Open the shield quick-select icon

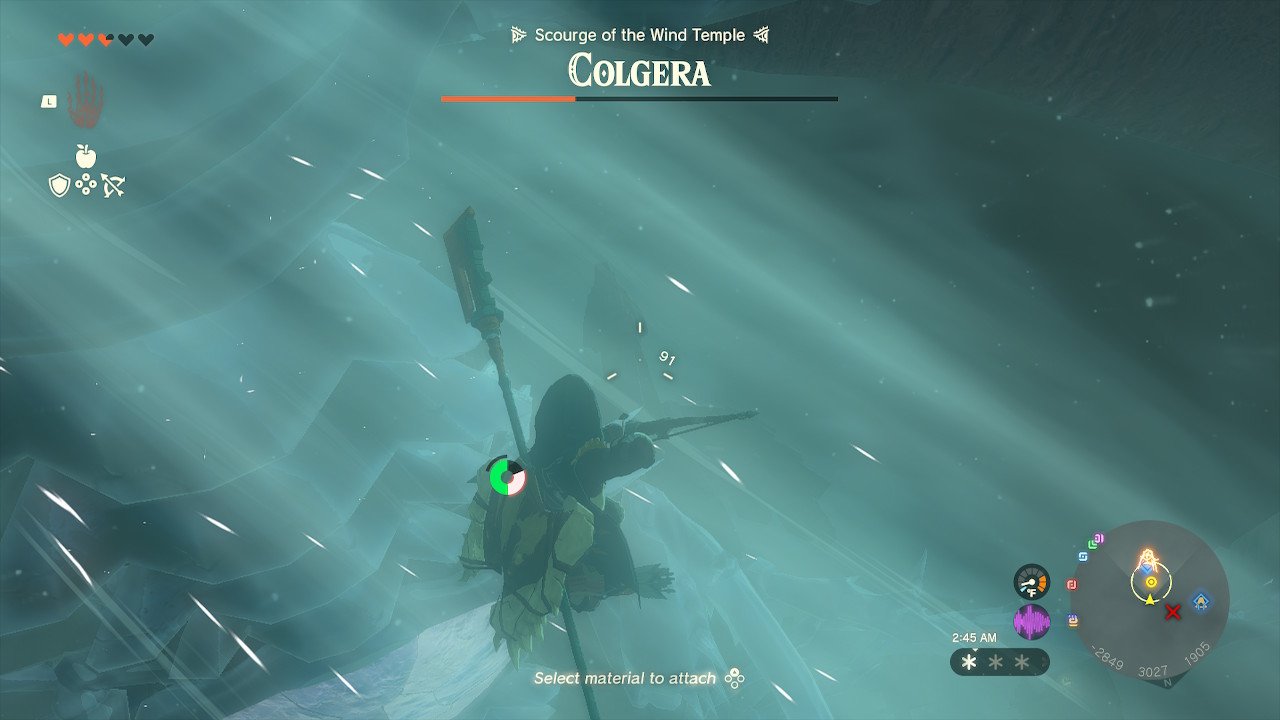(59, 185)
